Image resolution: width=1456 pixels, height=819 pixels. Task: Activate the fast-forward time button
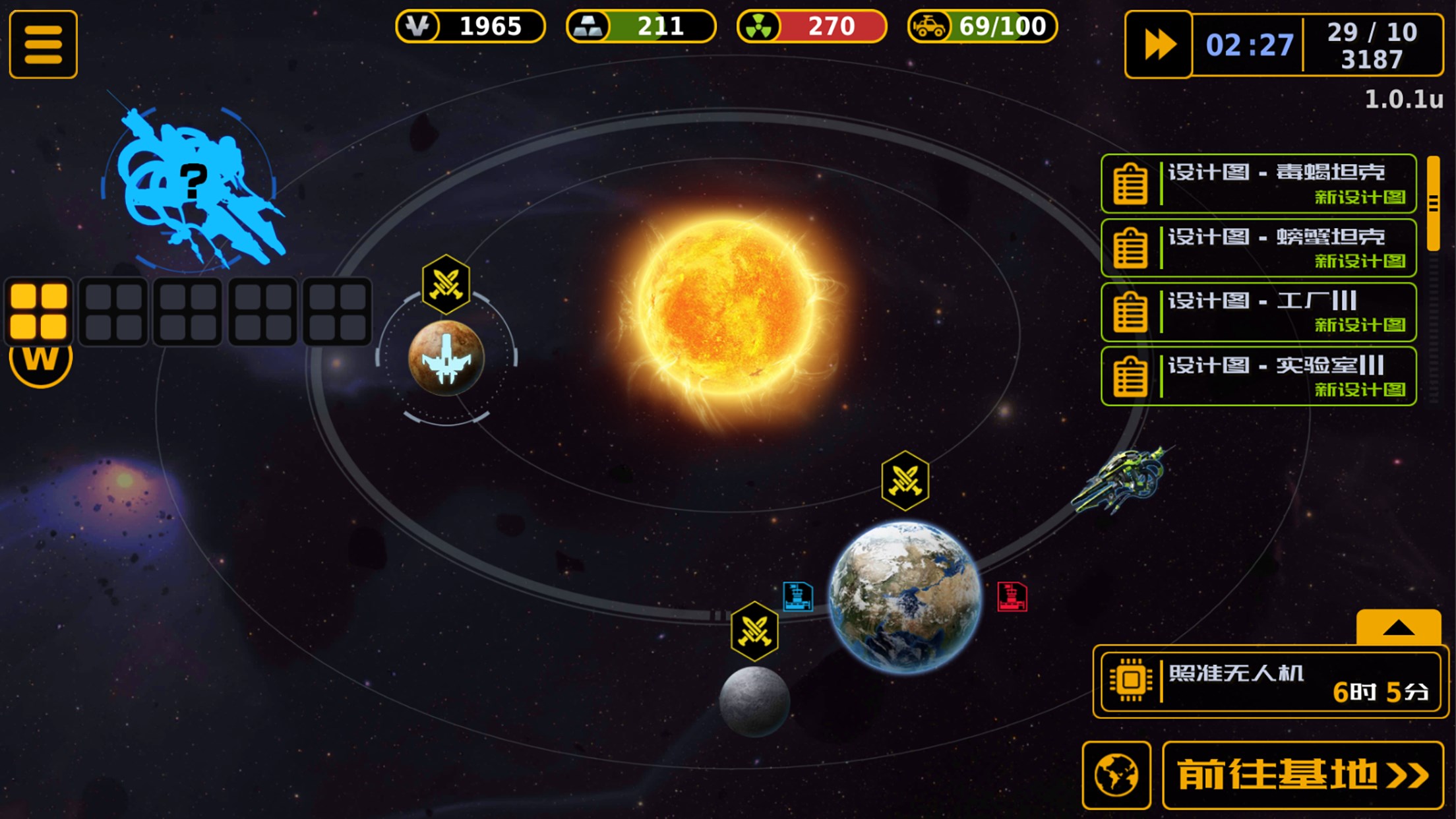tap(1159, 45)
